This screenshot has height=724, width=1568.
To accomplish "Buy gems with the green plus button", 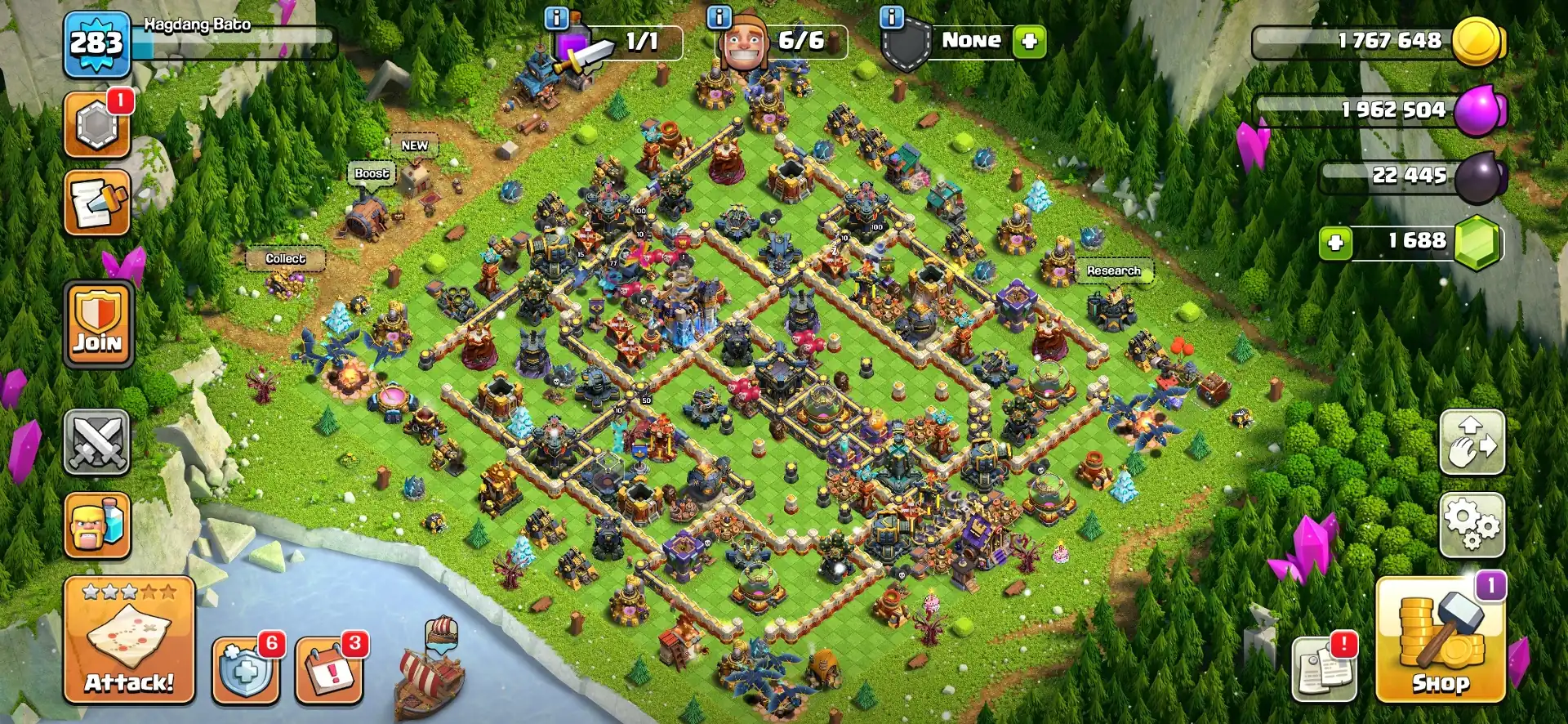I will [1334, 244].
